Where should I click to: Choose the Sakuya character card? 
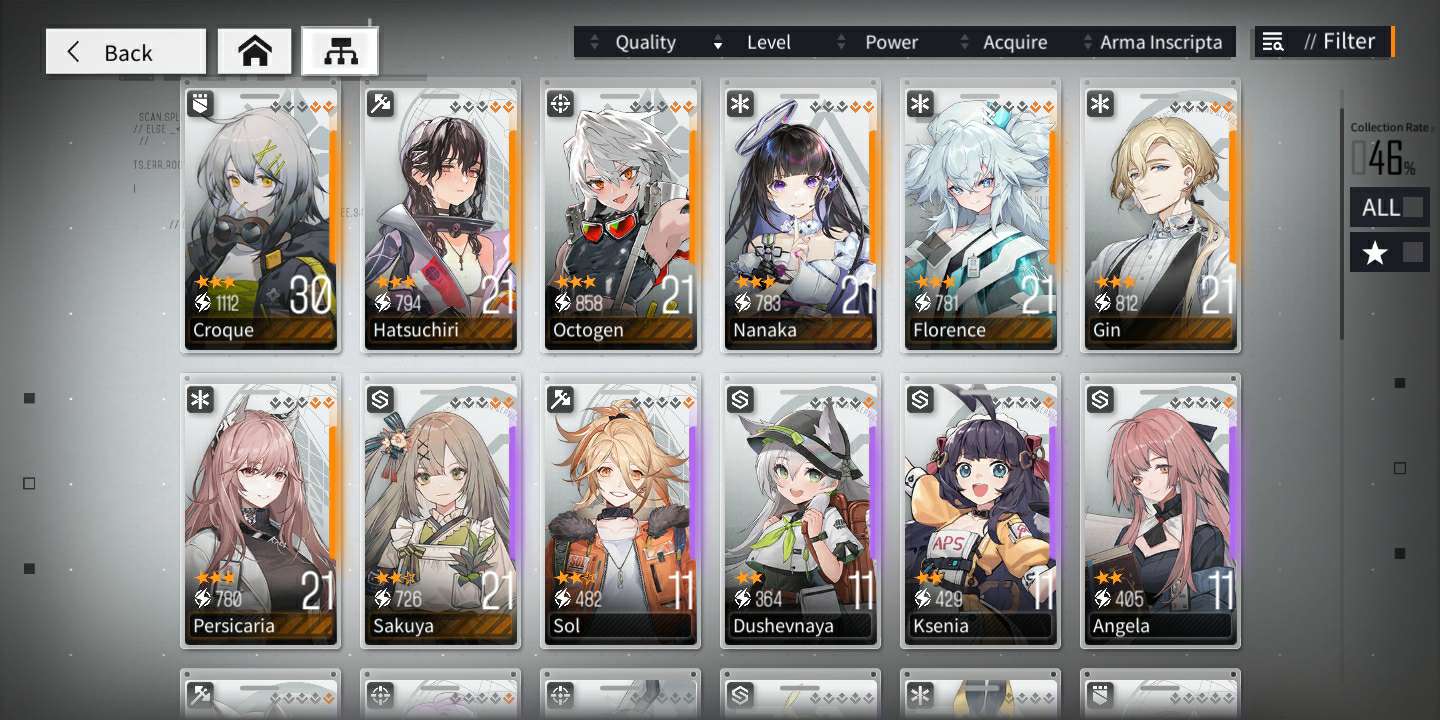[440, 510]
